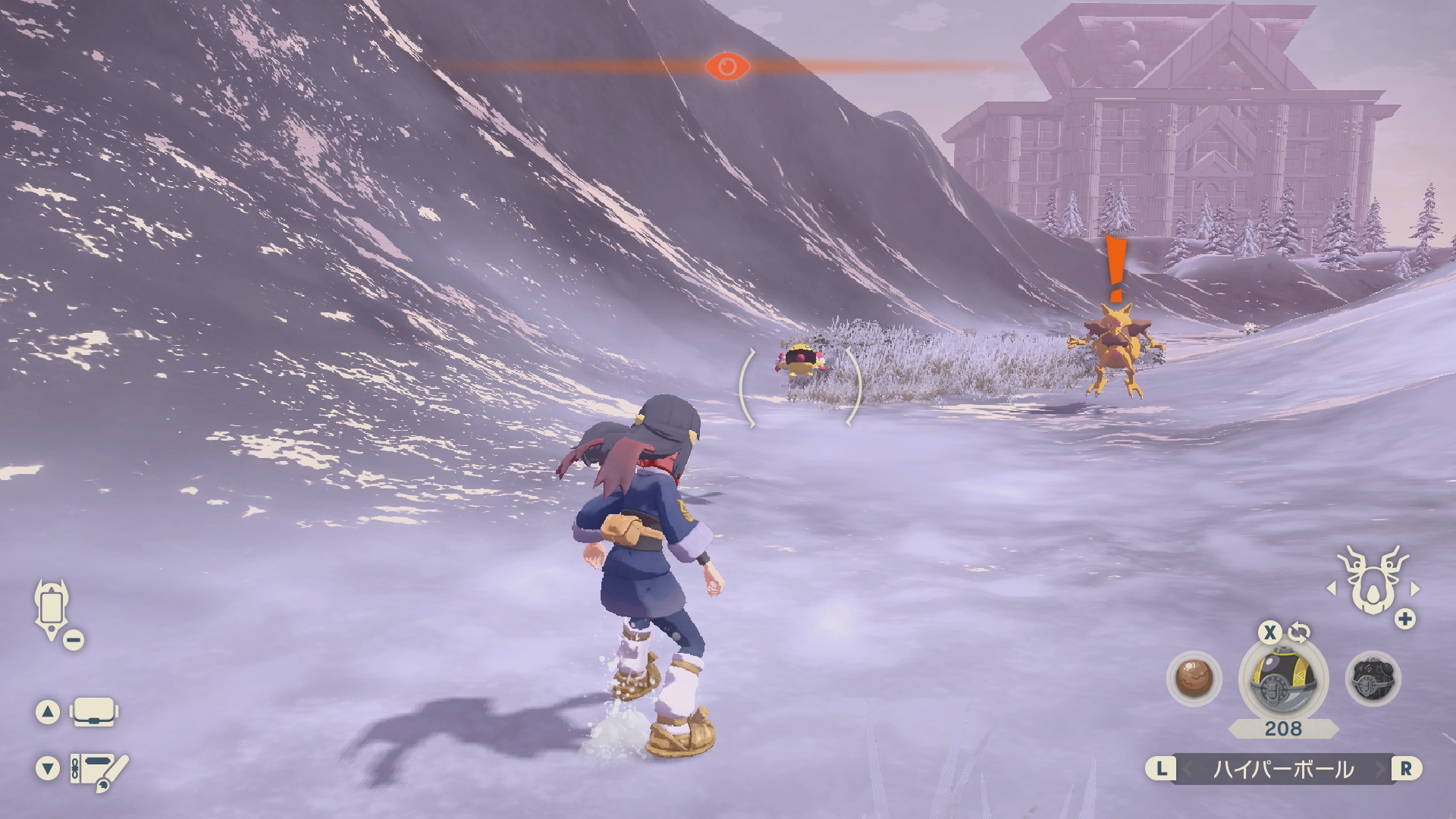
Task: Select the brown mud ball item slot
Action: point(1194,677)
